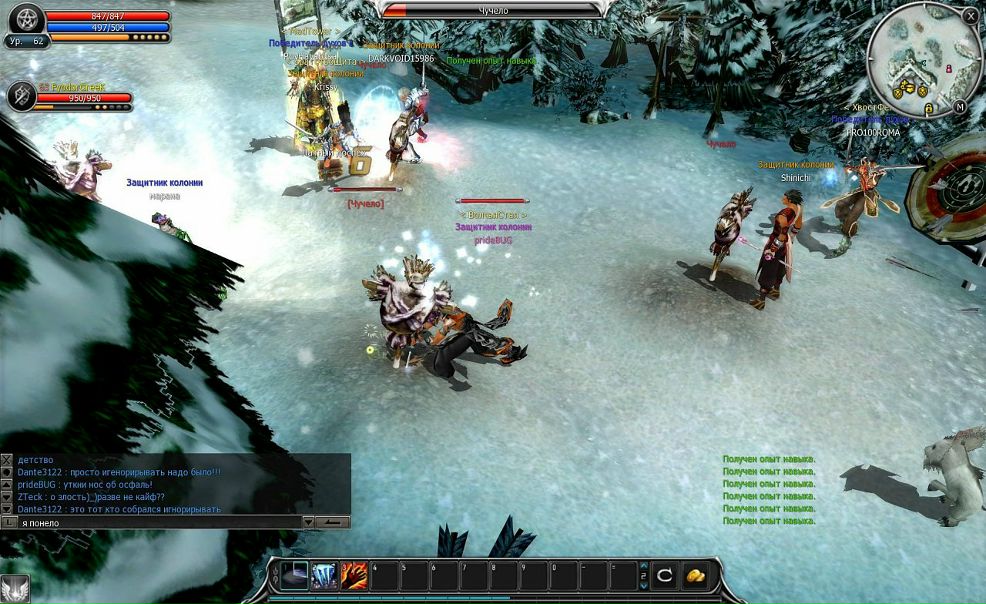The width and height of the screenshot is (986, 604).
Task: Open the world map with the M button
Action: pos(960,106)
